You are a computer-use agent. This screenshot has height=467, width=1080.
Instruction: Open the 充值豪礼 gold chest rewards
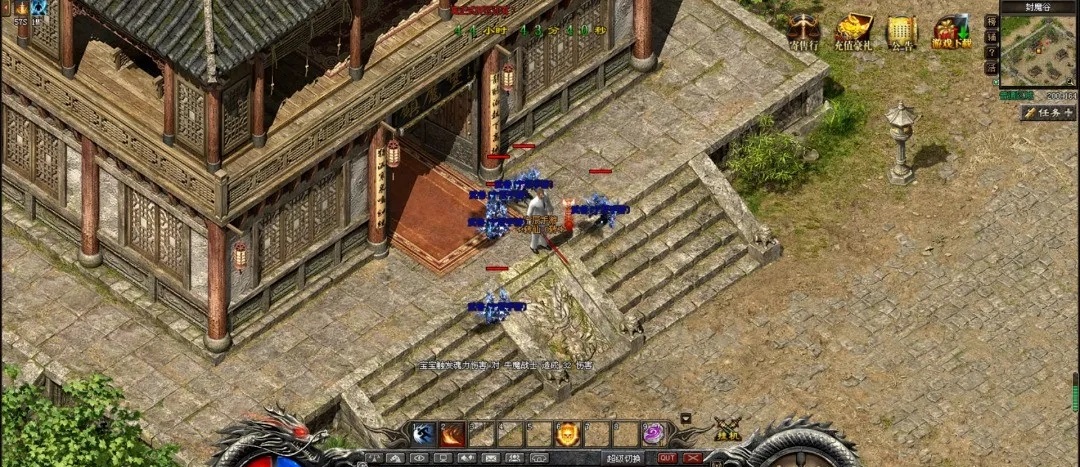click(x=853, y=31)
